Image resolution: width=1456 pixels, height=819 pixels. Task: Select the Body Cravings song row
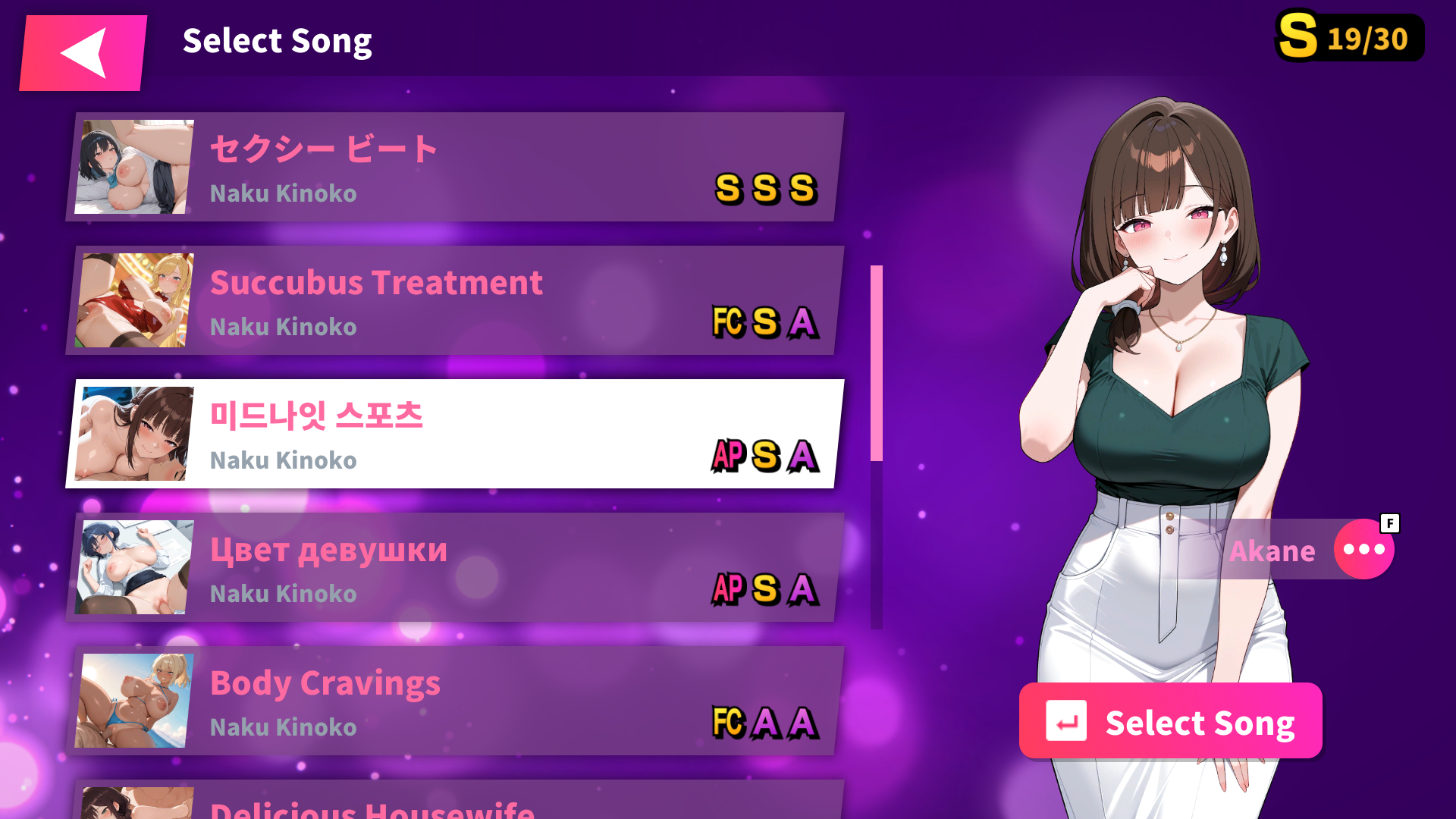click(x=455, y=701)
